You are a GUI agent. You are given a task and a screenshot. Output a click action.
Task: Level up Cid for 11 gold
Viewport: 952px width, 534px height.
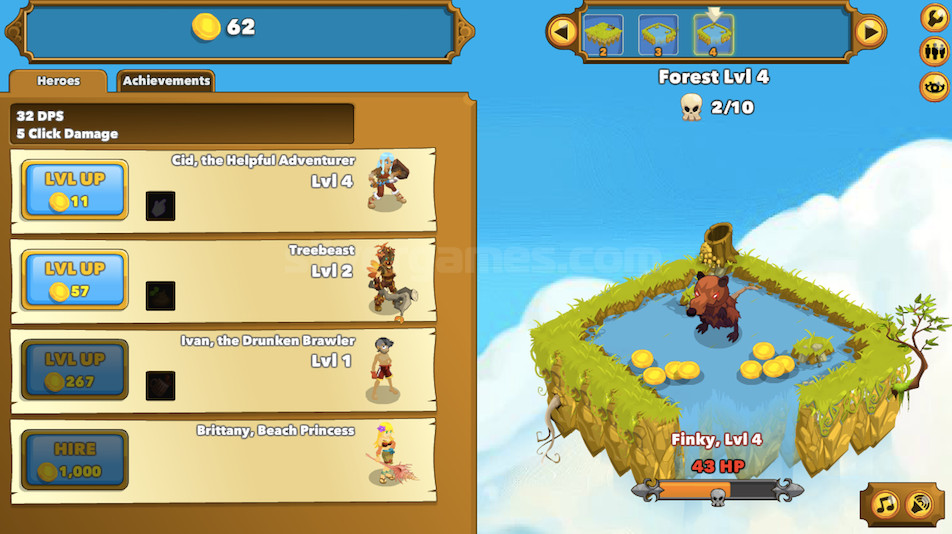(x=75, y=190)
